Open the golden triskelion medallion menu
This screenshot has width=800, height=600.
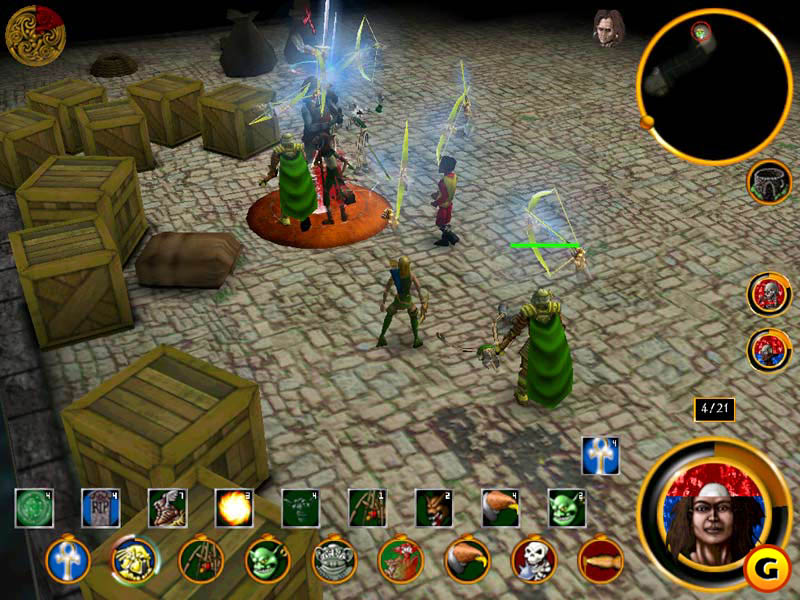coord(35,35)
